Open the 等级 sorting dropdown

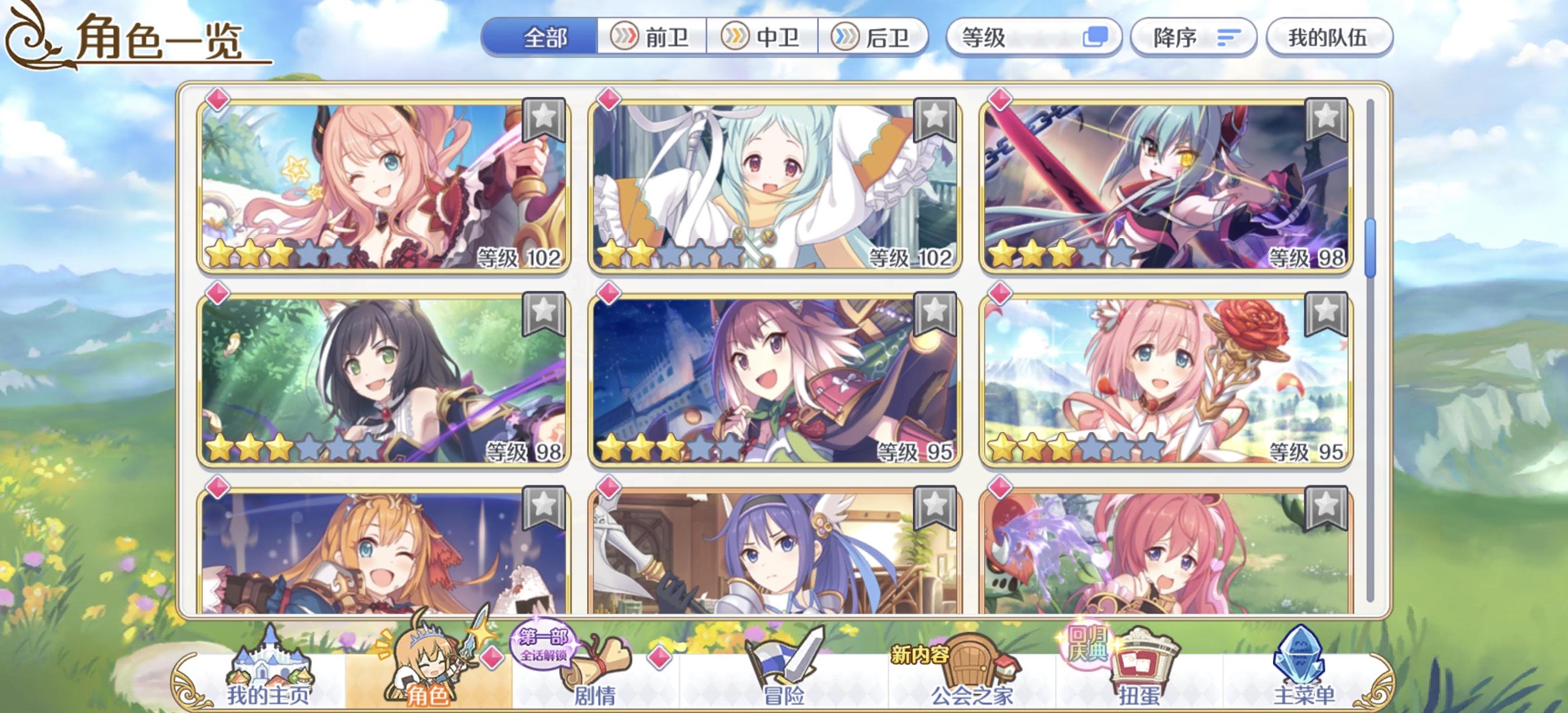[x=1035, y=38]
